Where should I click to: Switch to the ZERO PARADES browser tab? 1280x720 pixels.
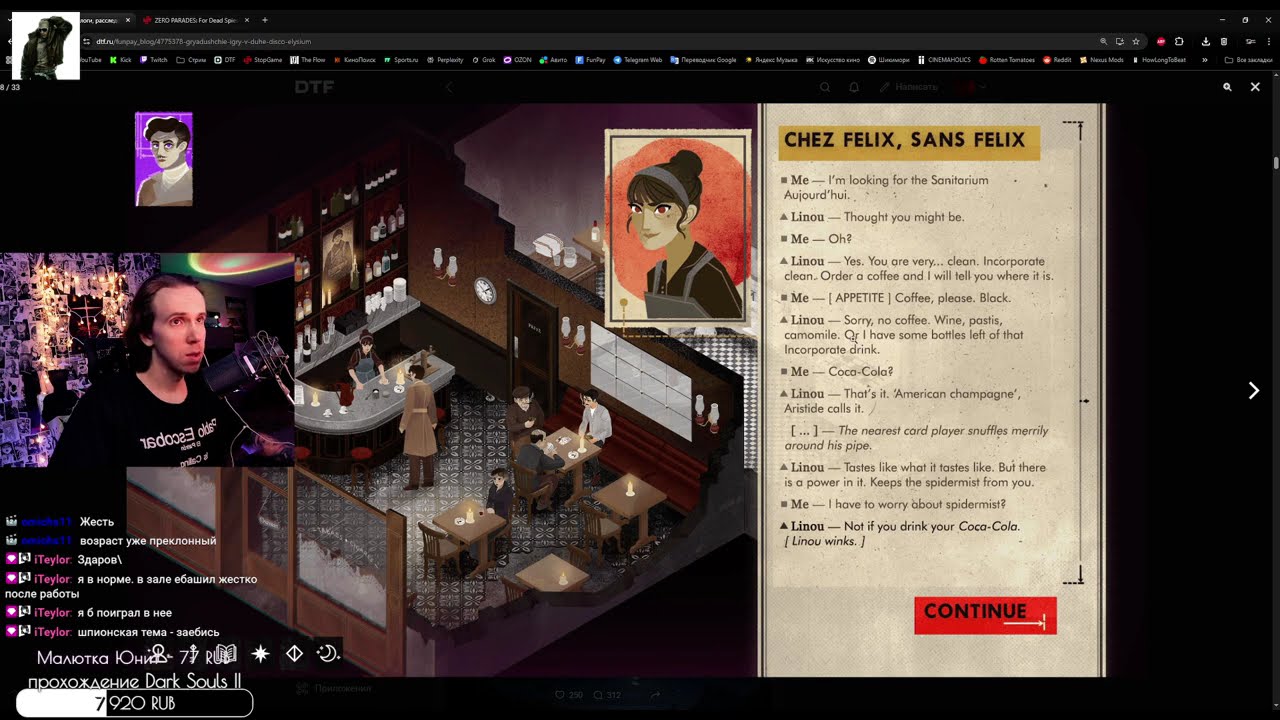(195, 20)
